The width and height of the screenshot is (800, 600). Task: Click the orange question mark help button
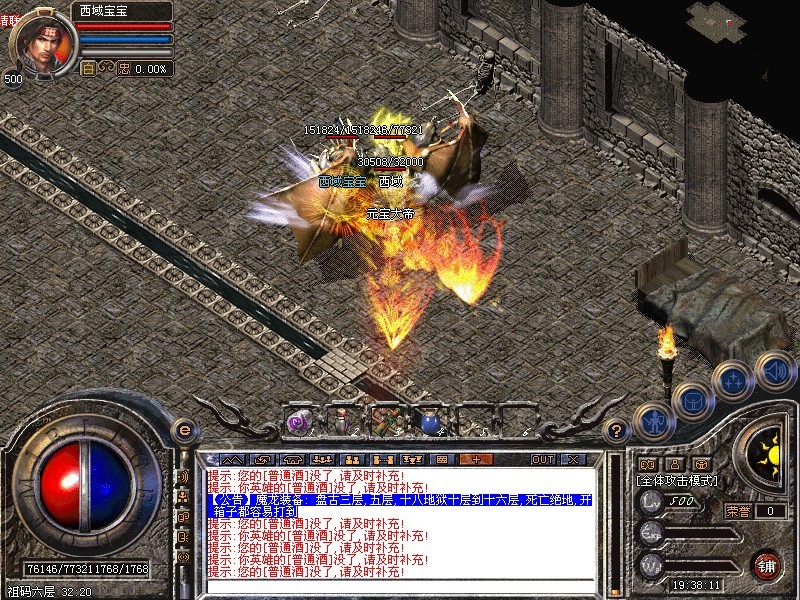pyautogui.click(x=617, y=430)
